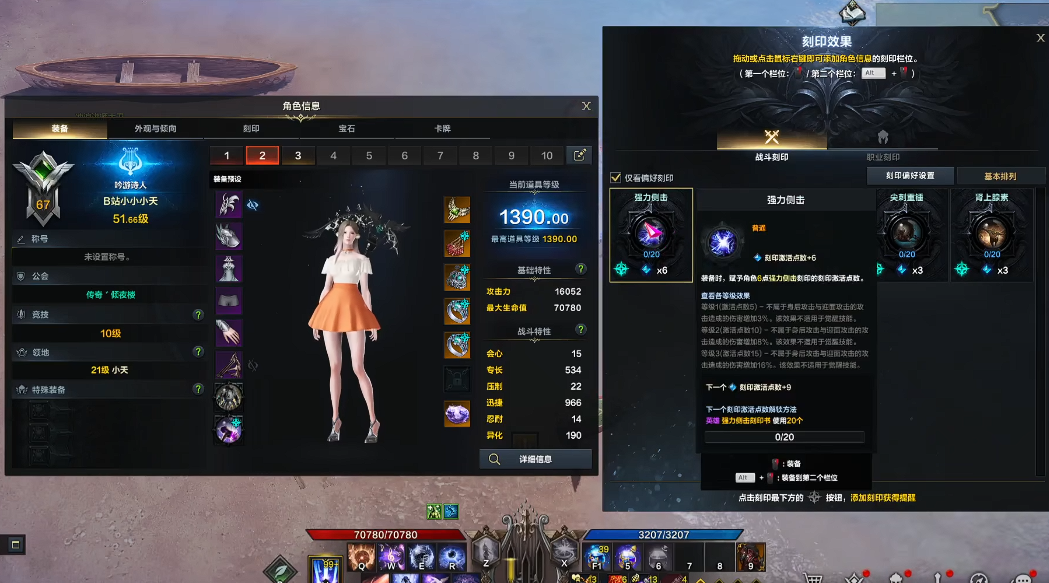Screen dimensions: 1049x583
Task: Close the character info window
Action: [586, 106]
